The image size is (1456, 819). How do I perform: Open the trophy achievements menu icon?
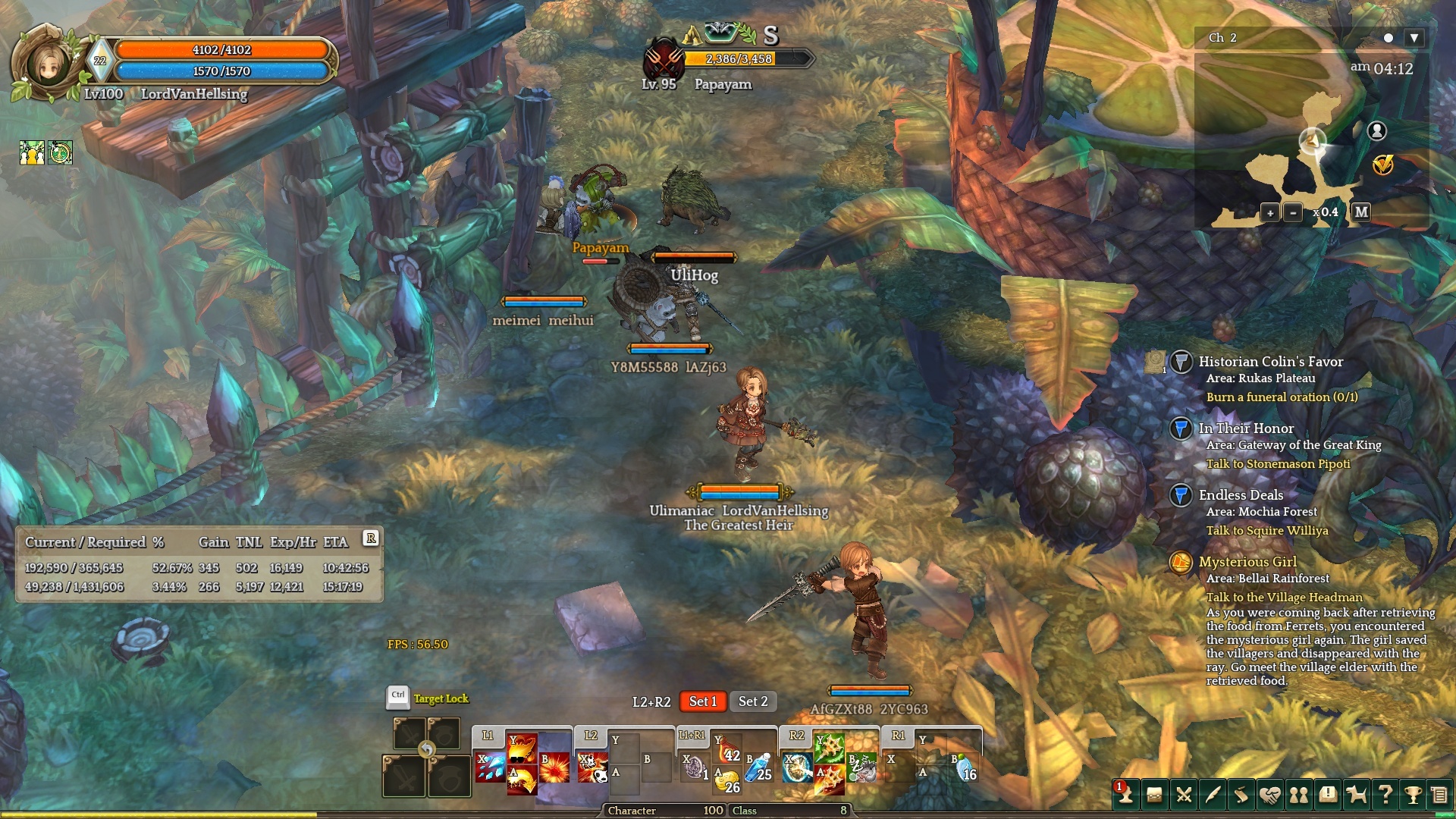click(x=1413, y=795)
